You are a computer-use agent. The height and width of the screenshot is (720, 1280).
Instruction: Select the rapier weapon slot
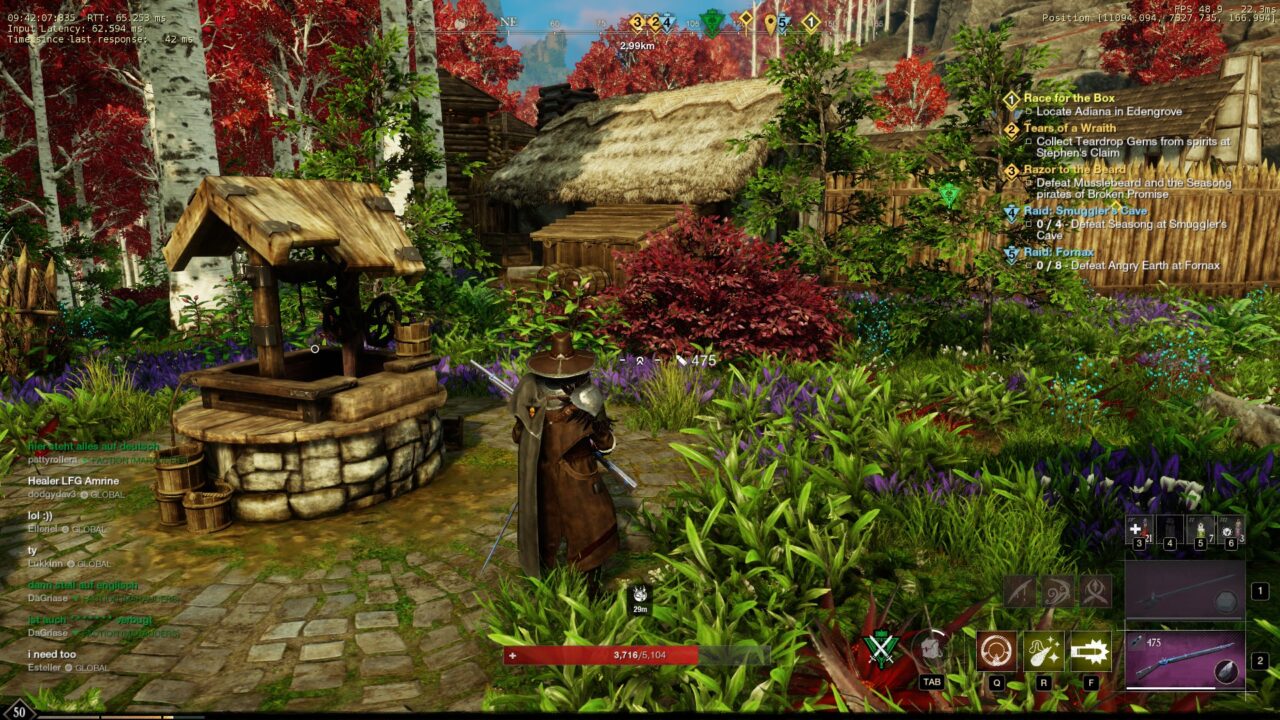tap(1185, 590)
